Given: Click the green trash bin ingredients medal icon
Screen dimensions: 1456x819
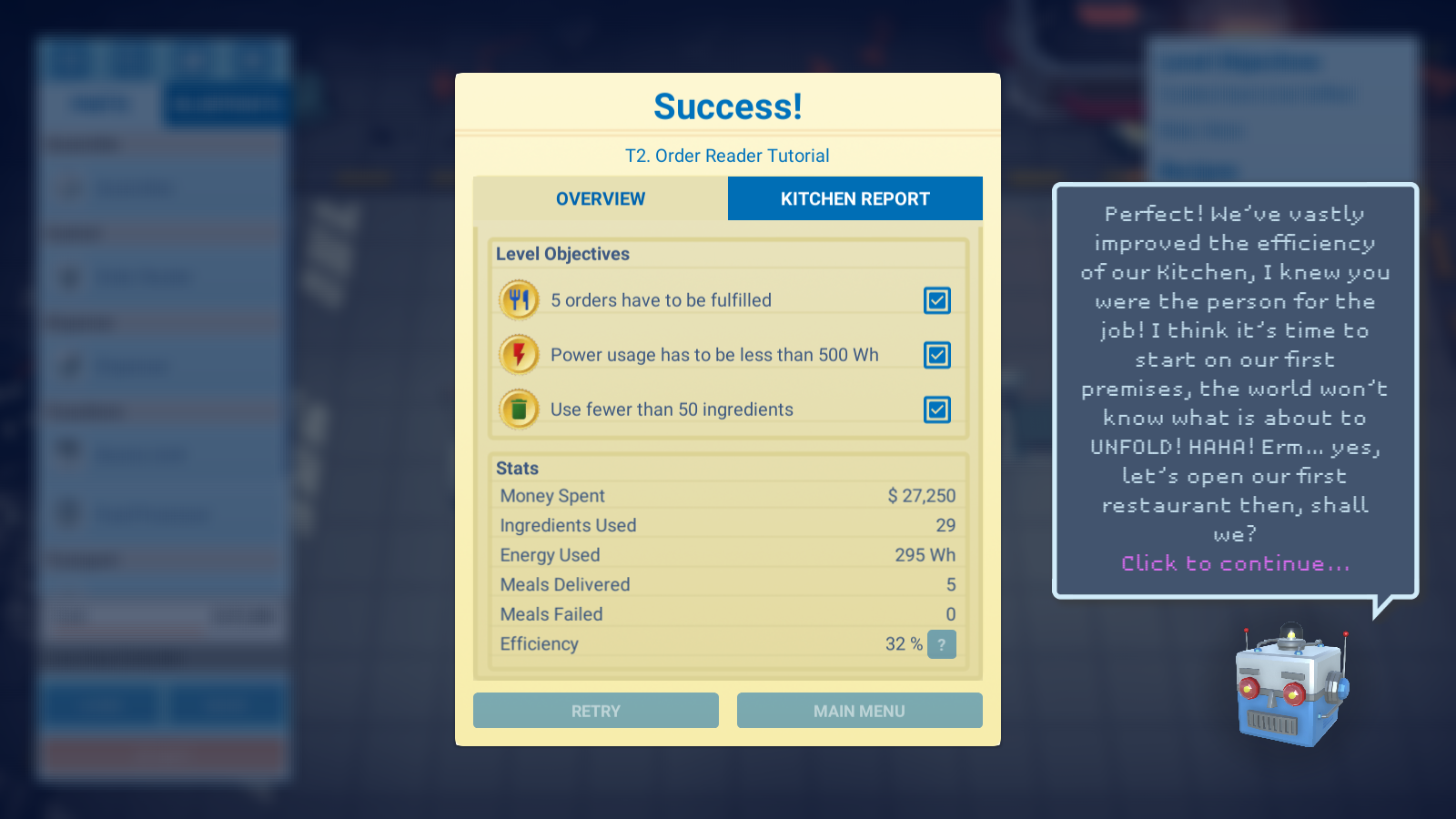Looking at the screenshot, I should [518, 409].
